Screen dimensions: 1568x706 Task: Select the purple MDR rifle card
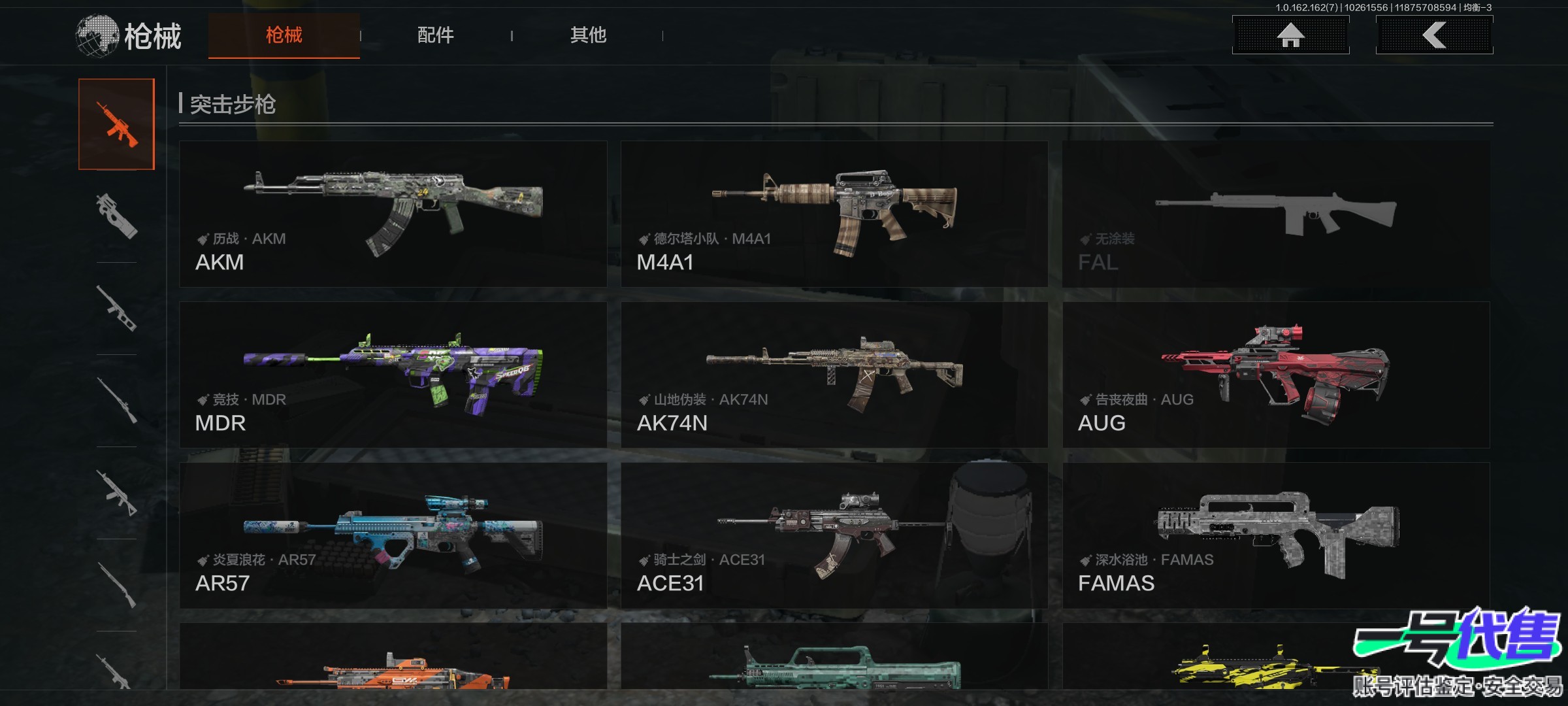pos(393,375)
